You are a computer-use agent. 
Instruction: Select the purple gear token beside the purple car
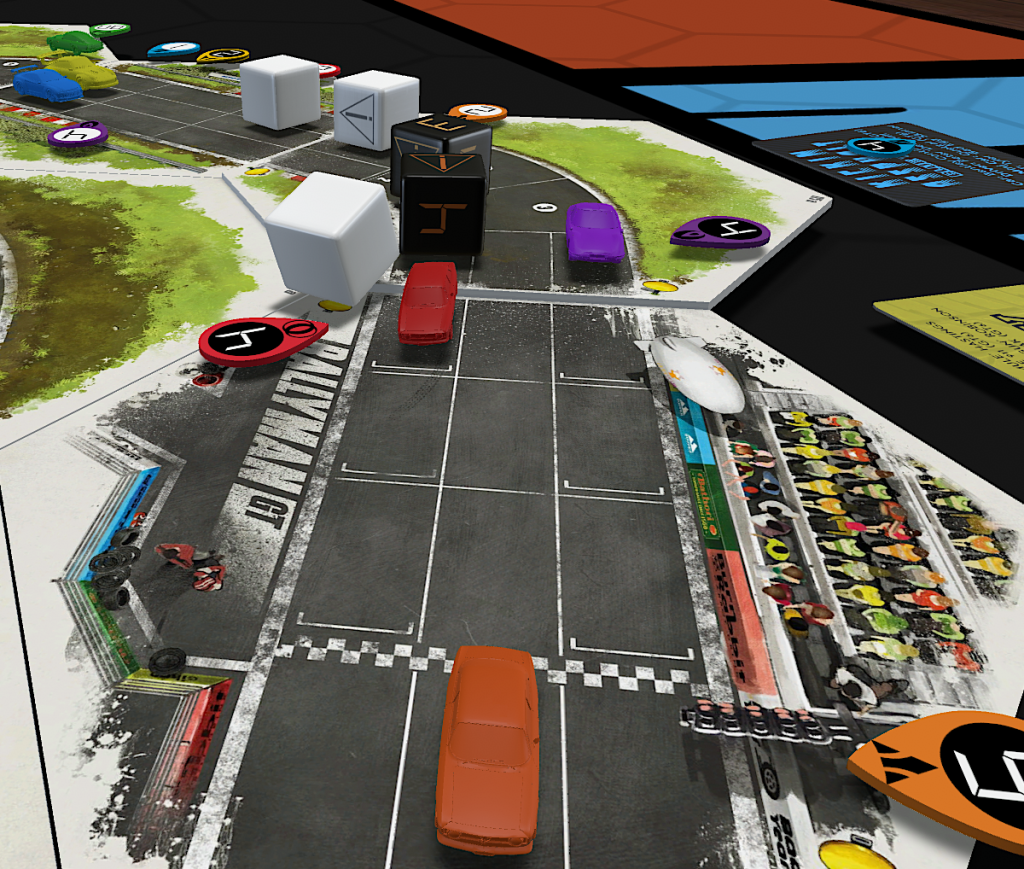720,232
